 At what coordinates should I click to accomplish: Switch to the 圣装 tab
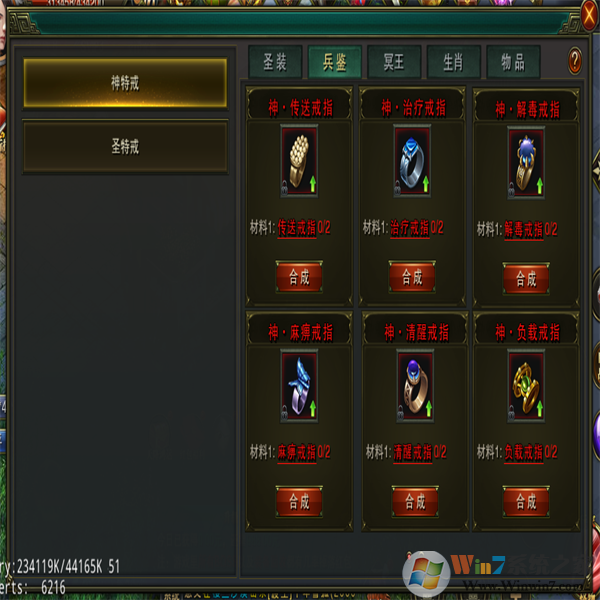click(275, 62)
